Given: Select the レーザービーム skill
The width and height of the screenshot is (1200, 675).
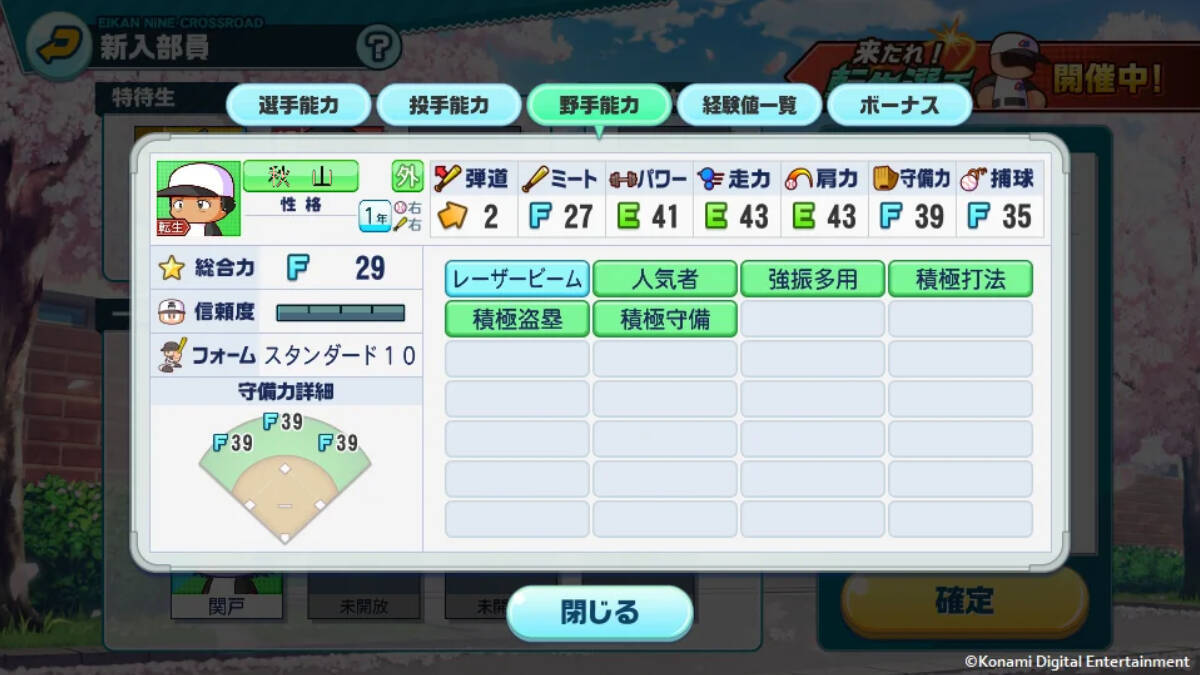Looking at the screenshot, I should (x=517, y=279).
